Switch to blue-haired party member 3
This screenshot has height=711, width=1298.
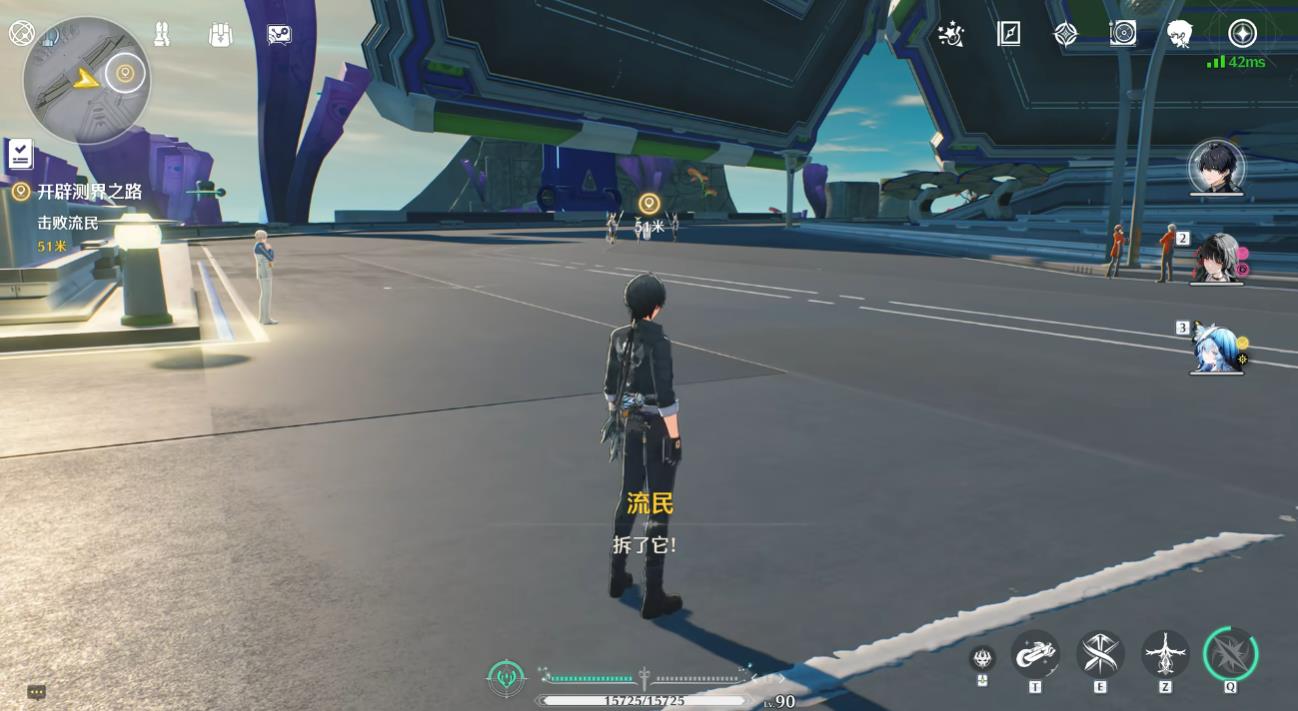(1217, 348)
